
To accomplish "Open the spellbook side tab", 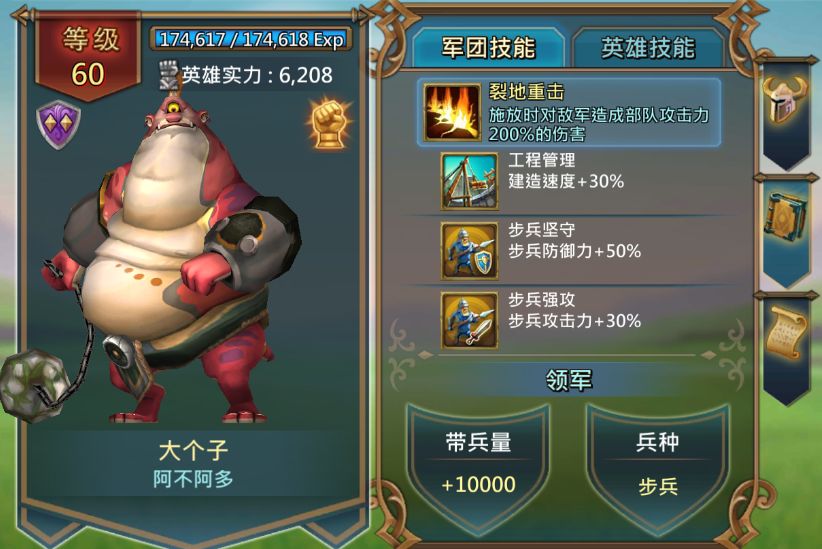I will 785,218.
